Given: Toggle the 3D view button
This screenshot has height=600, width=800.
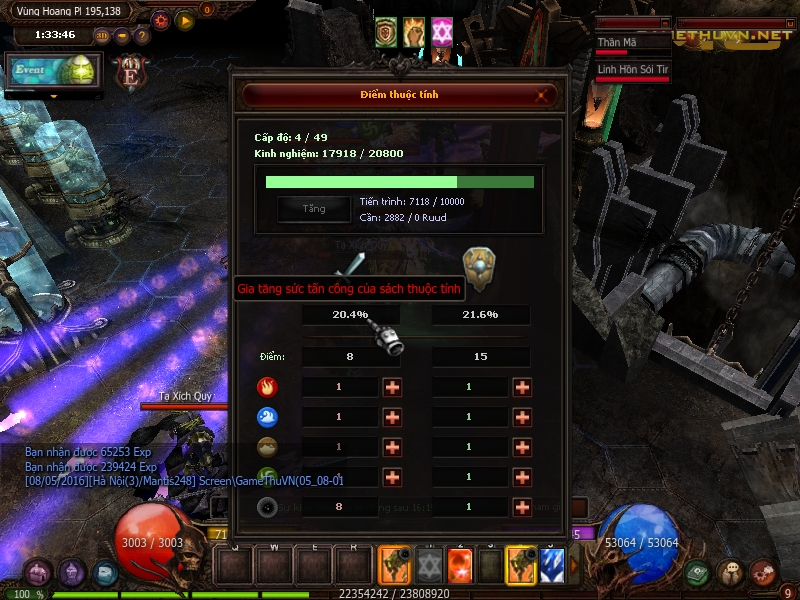Looking at the screenshot, I should [102, 36].
